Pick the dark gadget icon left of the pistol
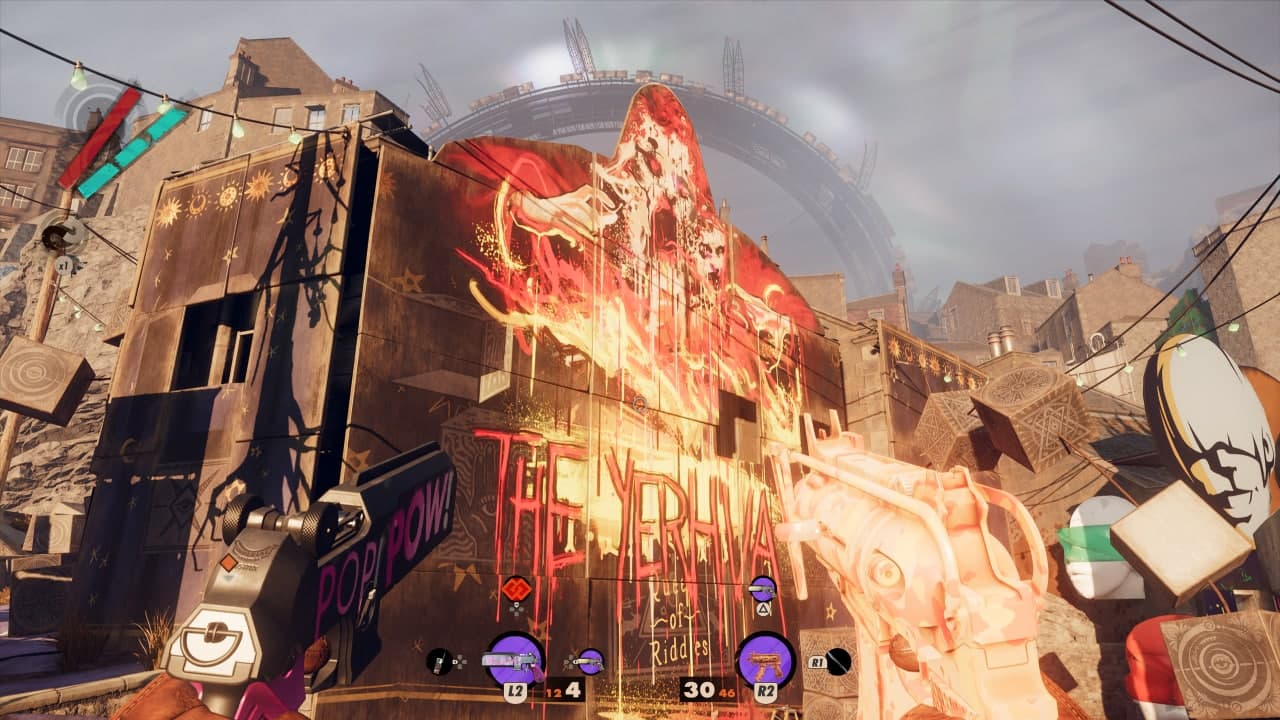The height and width of the screenshot is (720, 1280). (439, 660)
